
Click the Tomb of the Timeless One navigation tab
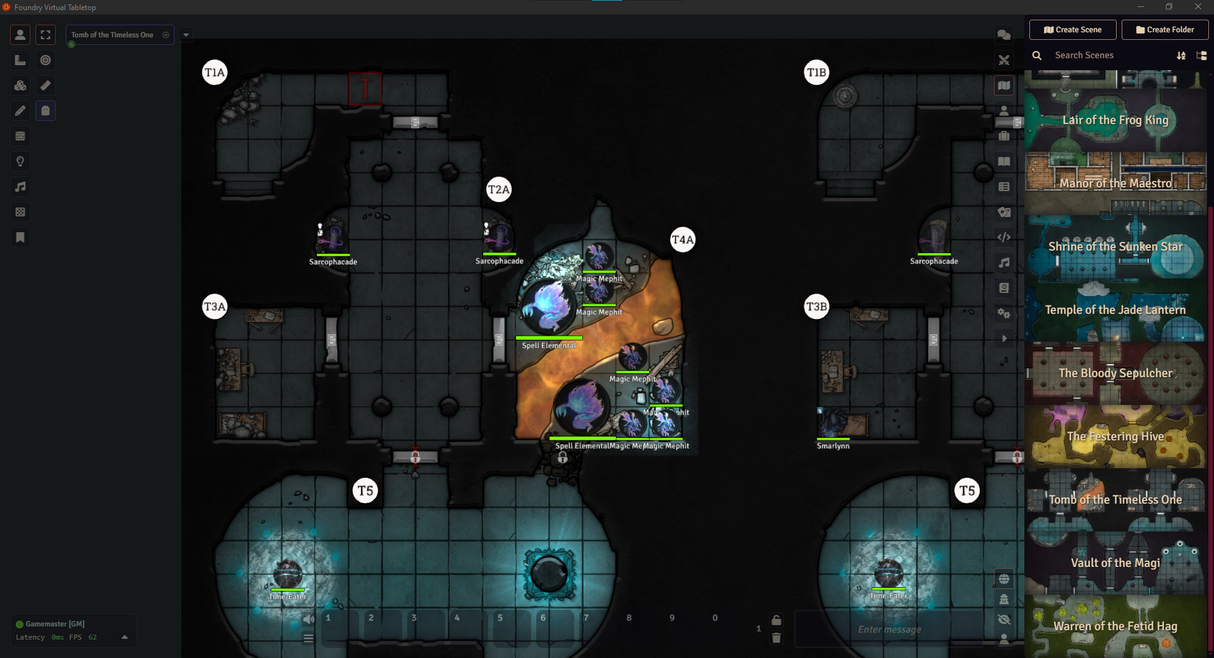pyautogui.click(x=113, y=35)
